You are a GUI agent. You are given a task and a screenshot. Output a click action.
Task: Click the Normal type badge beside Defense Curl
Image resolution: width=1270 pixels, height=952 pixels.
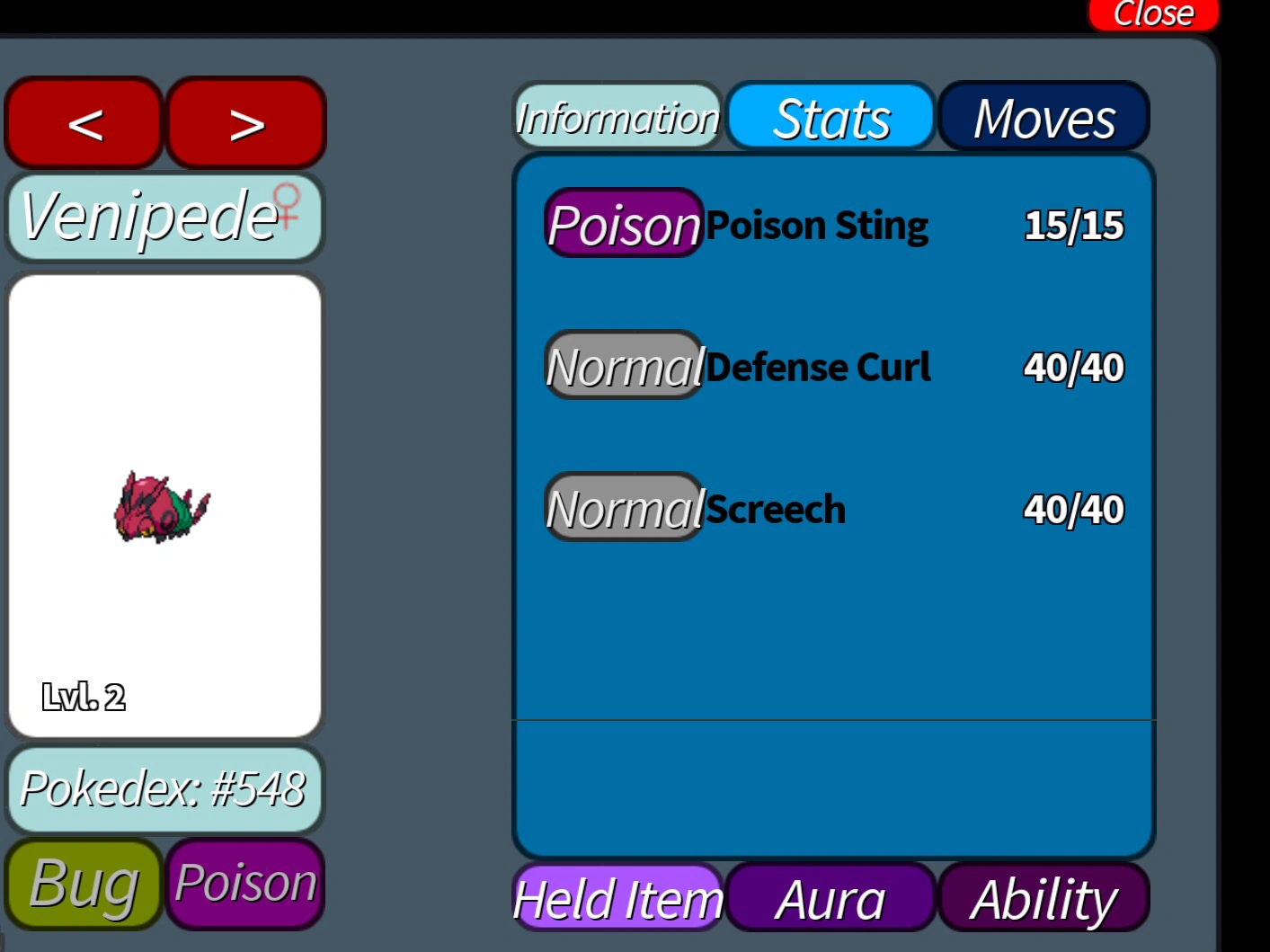click(x=623, y=367)
